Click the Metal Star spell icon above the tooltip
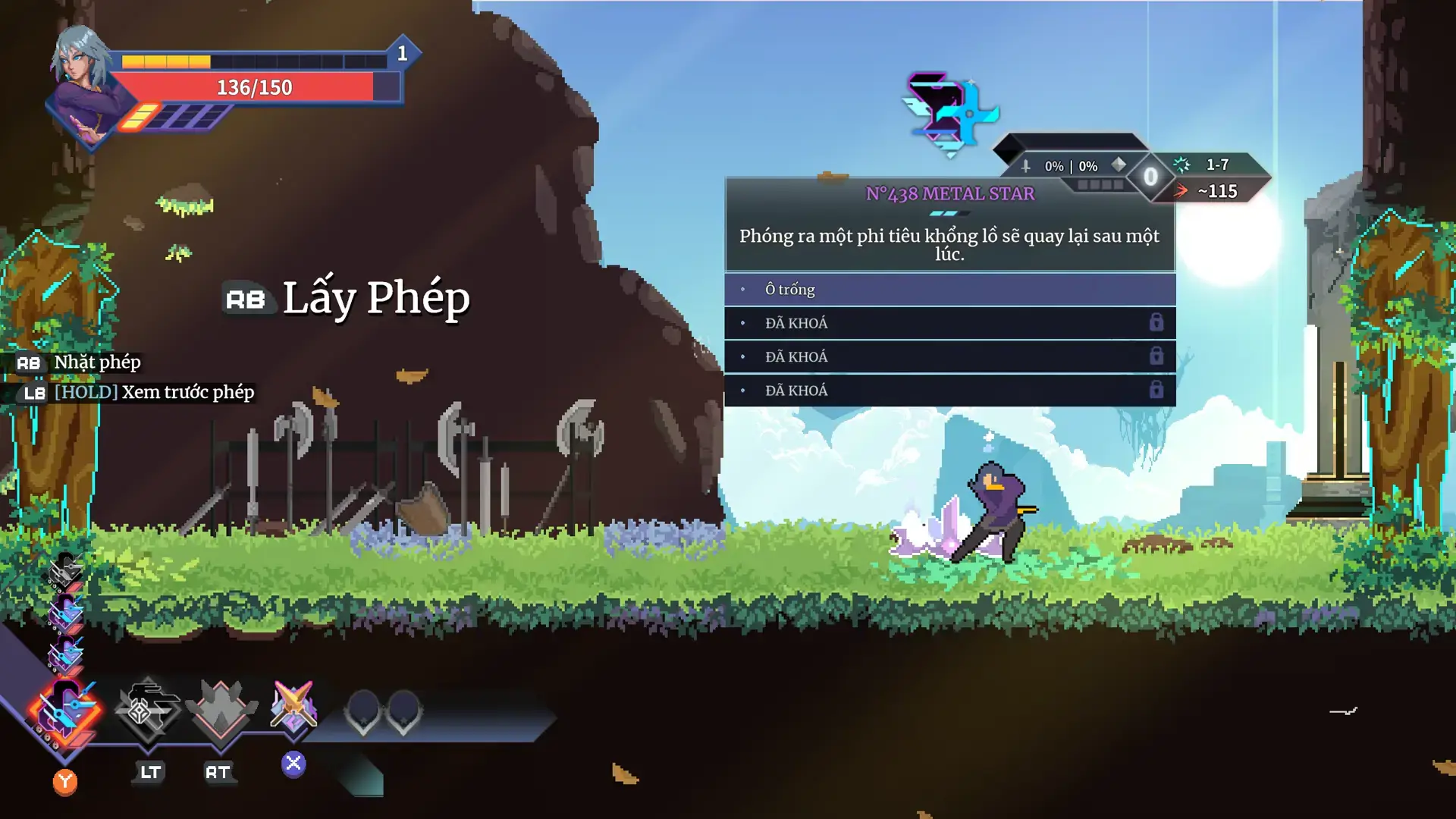 pyautogui.click(x=949, y=114)
